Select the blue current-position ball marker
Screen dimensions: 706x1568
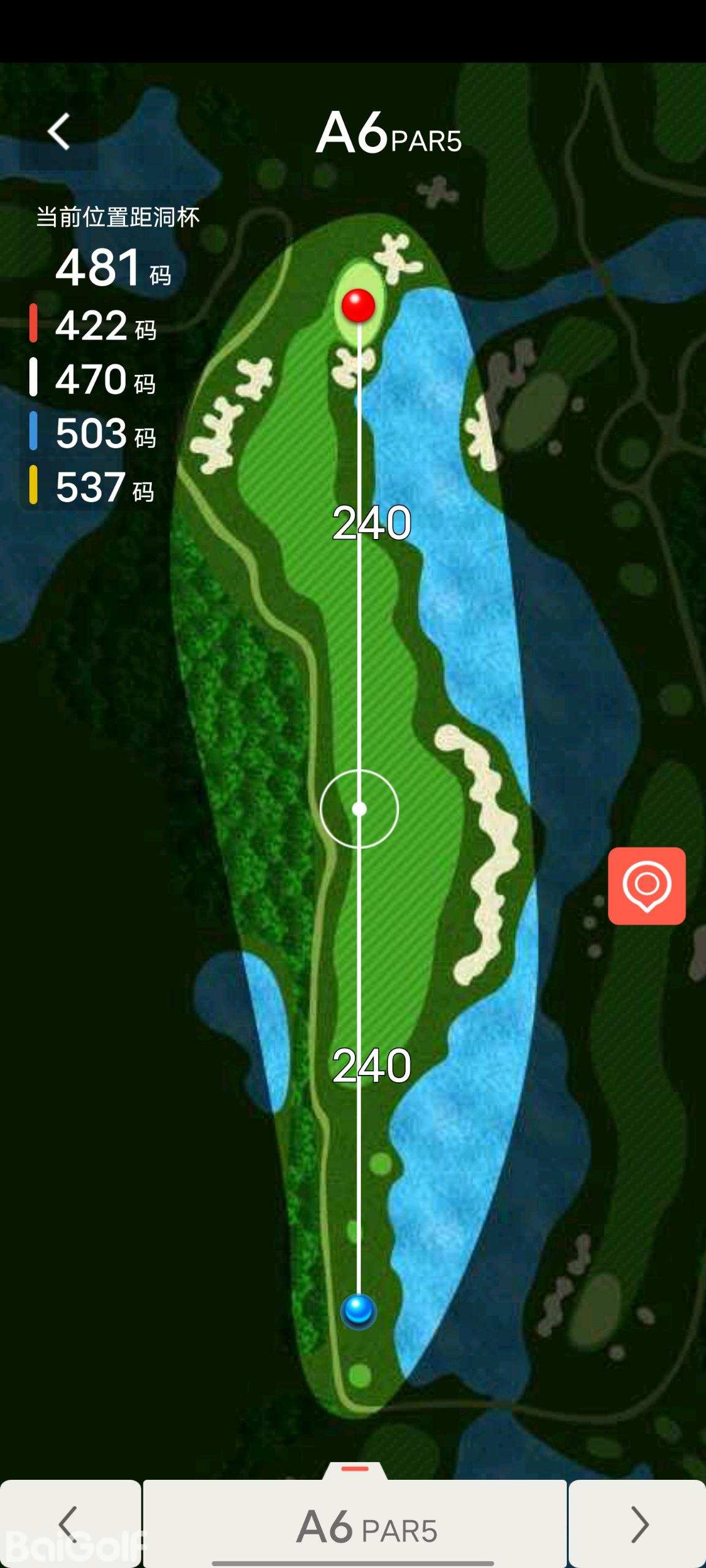tap(359, 1311)
